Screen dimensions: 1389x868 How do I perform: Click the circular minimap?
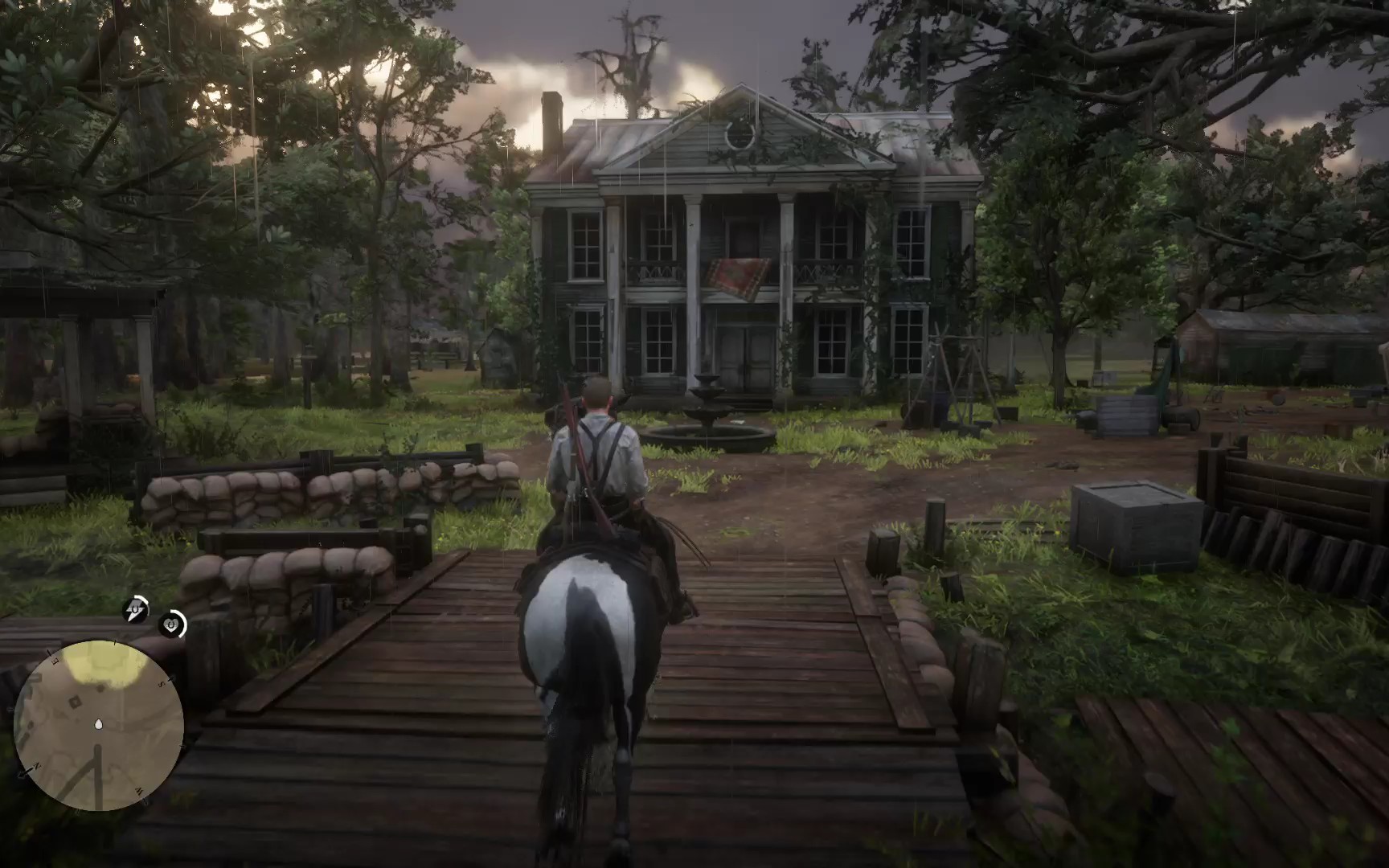99,725
